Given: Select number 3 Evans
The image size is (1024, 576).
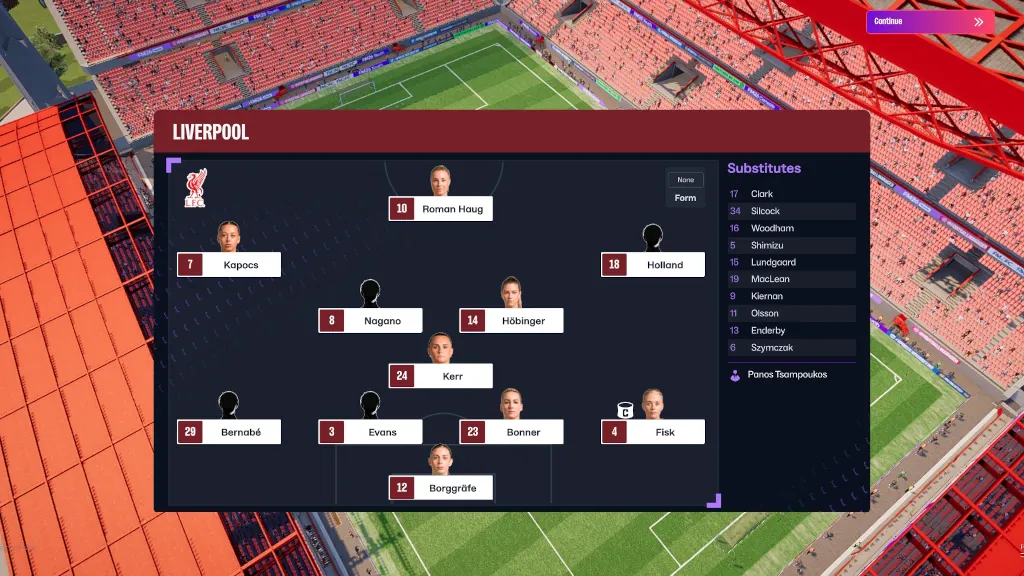Looking at the screenshot, I should coord(370,432).
